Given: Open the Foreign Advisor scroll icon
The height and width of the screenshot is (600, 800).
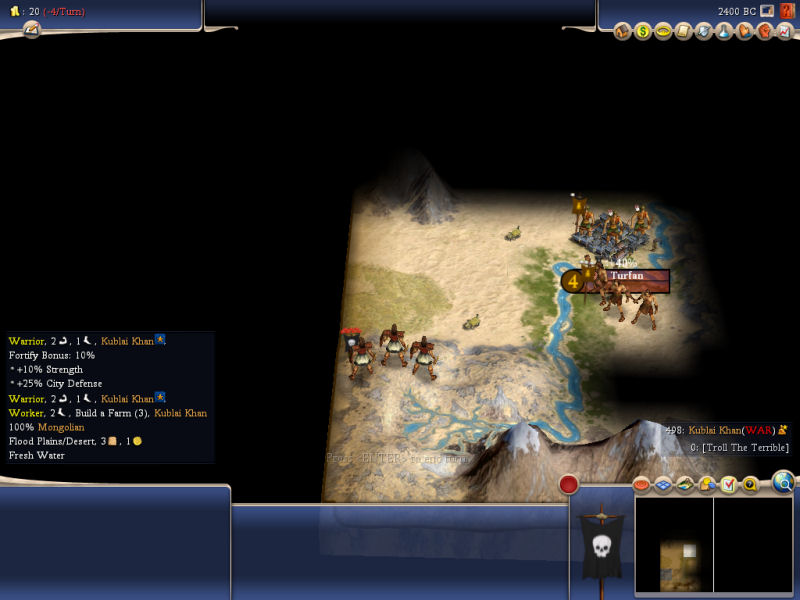Looking at the screenshot, I should coord(684,32).
